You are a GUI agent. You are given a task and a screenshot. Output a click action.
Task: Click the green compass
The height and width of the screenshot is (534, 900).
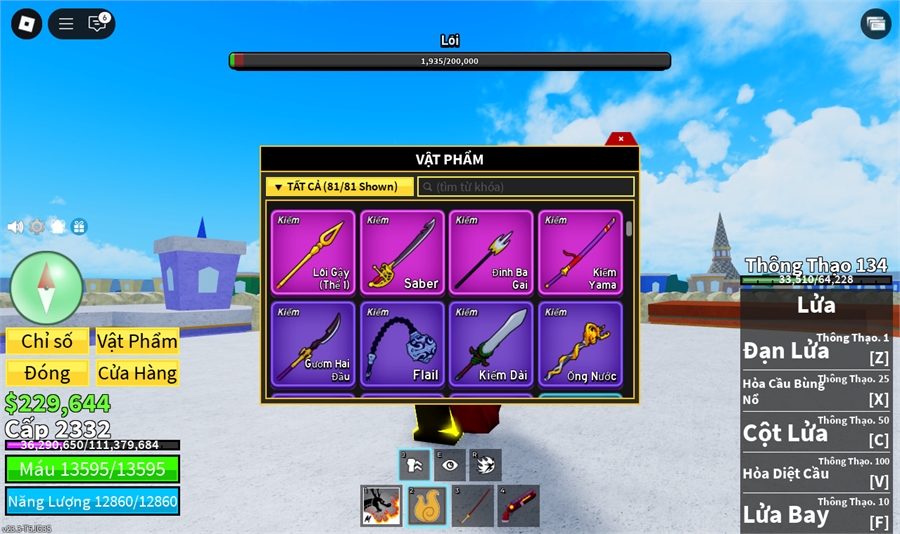(x=46, y=288)
